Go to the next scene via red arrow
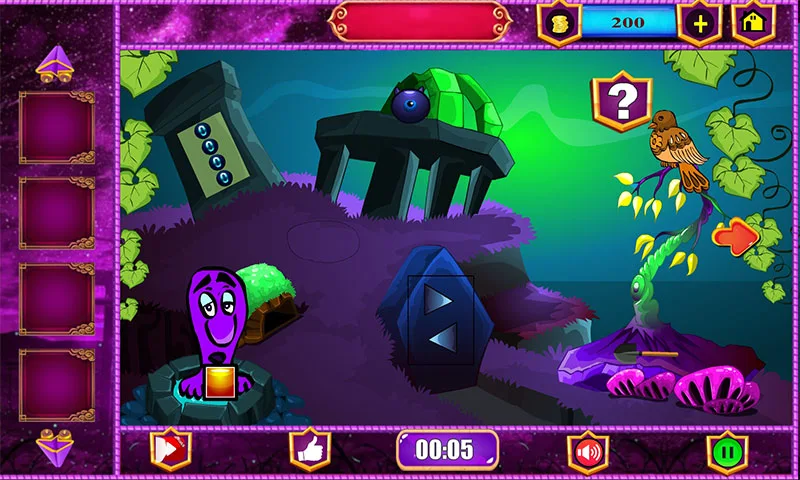 tap(737, 236)
